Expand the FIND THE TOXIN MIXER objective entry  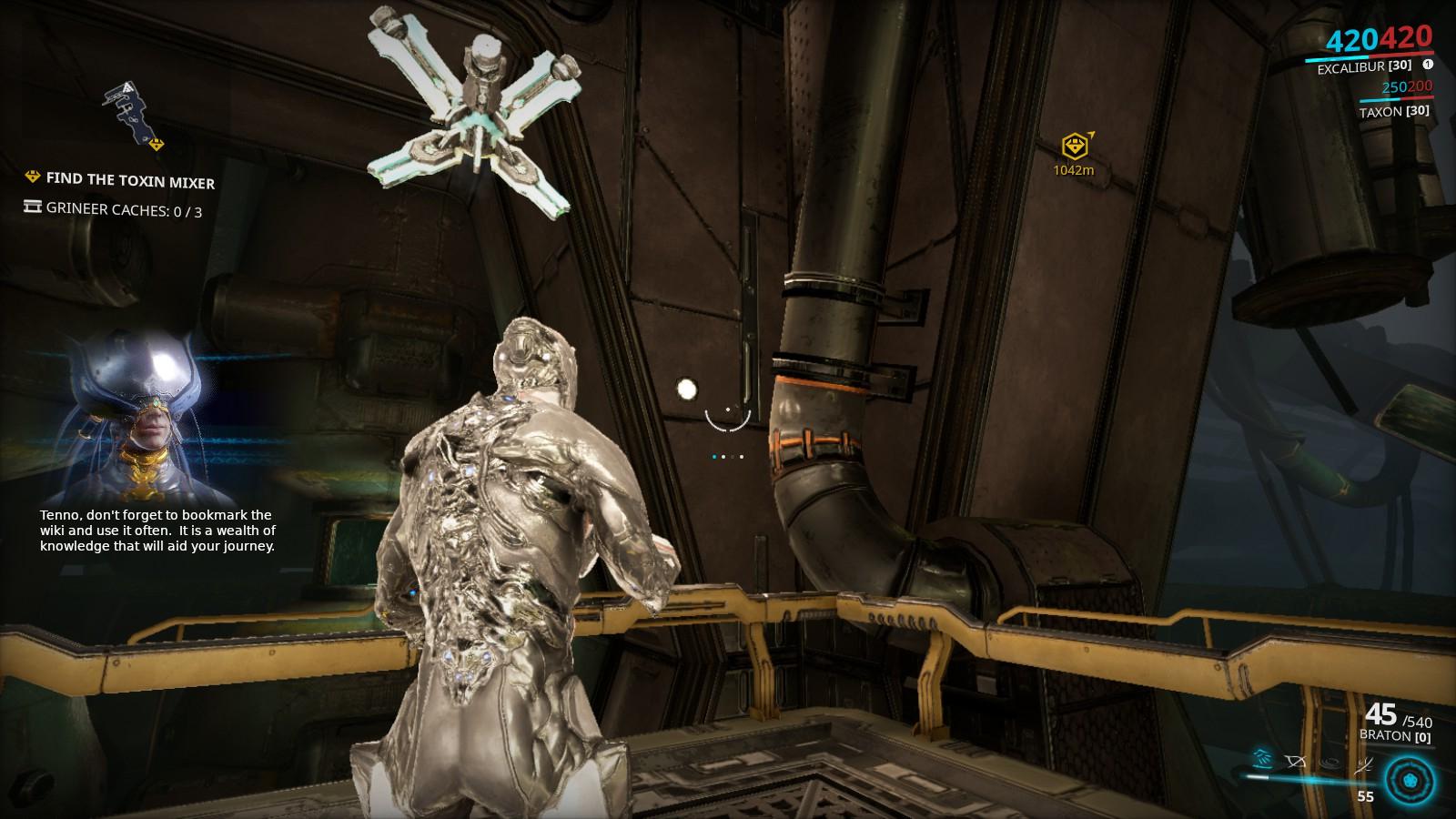tap(132, 182)
